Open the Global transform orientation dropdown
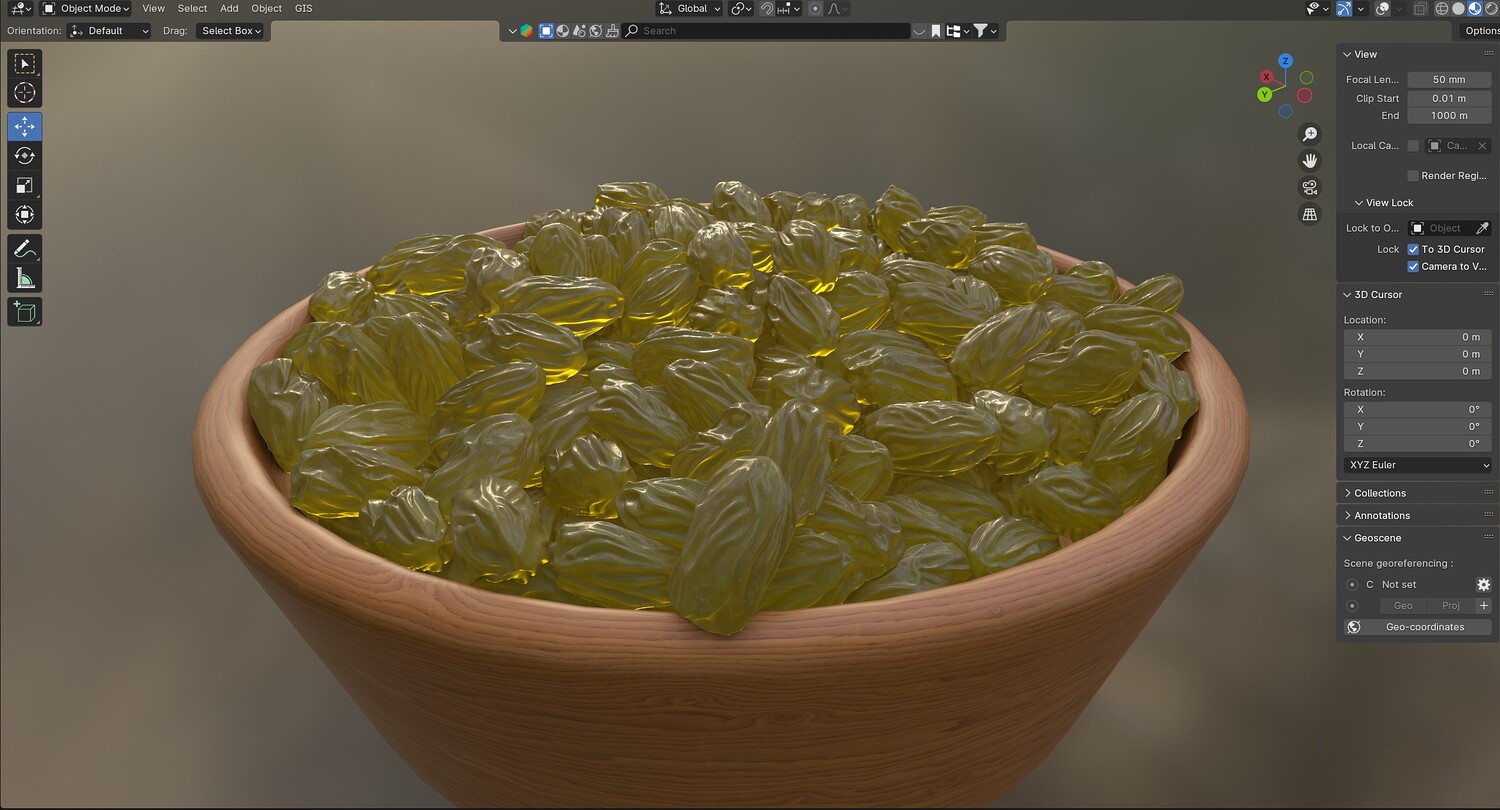 (x=690, y=8)
